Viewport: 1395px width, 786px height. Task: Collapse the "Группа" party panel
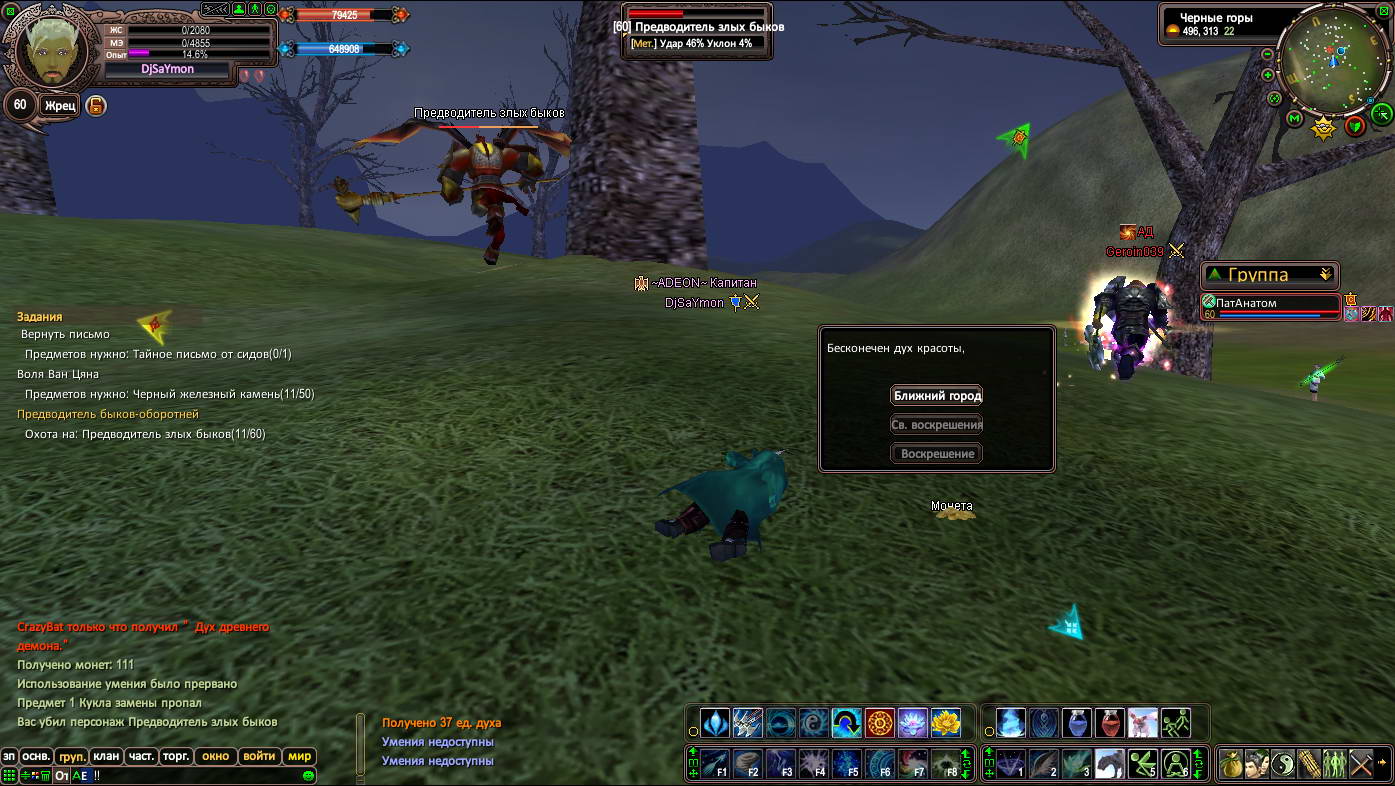click(x=1326, y=274)
